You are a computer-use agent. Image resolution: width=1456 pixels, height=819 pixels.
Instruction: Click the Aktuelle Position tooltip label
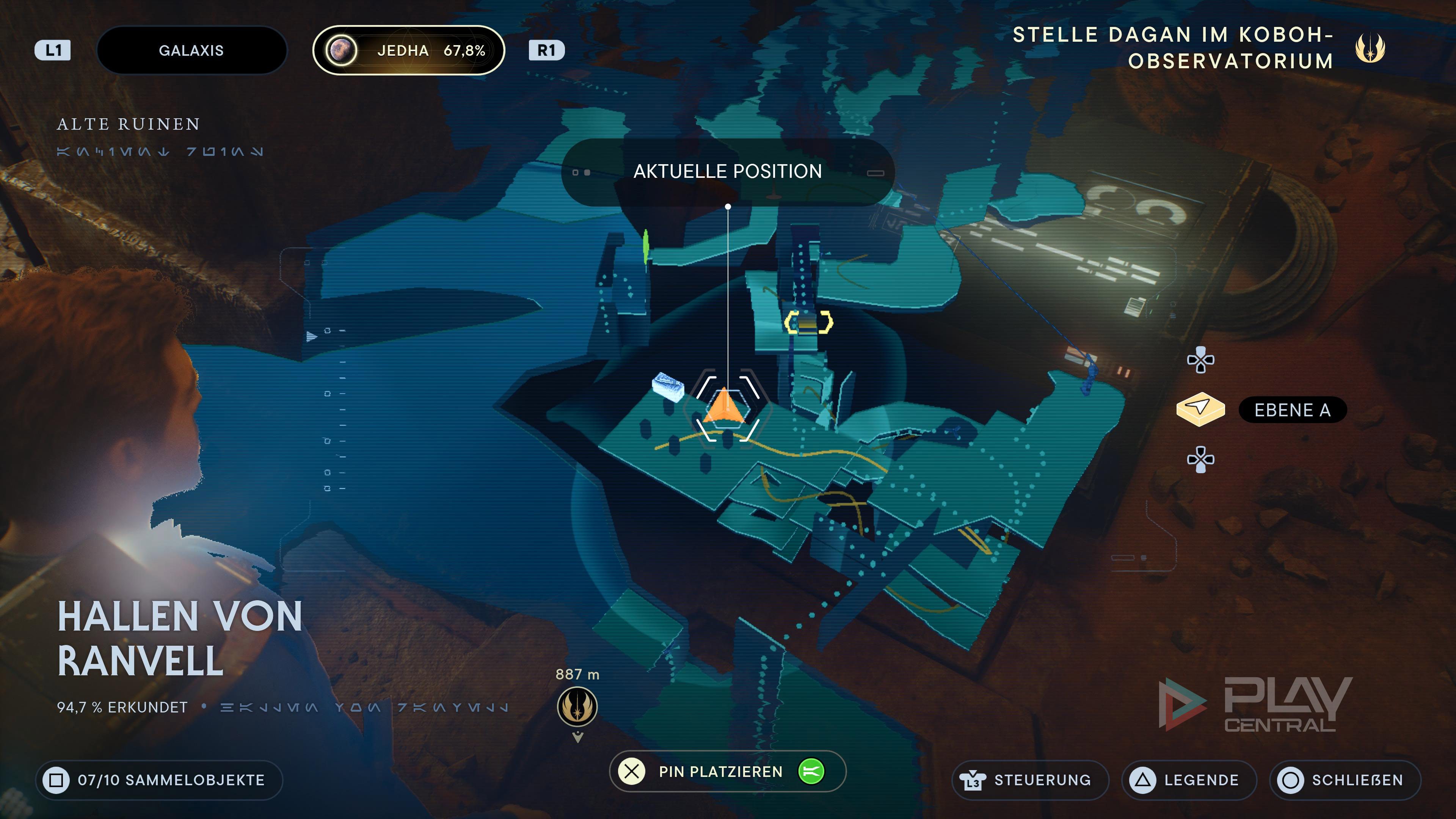pyautogui.click(x=728, y=172)
